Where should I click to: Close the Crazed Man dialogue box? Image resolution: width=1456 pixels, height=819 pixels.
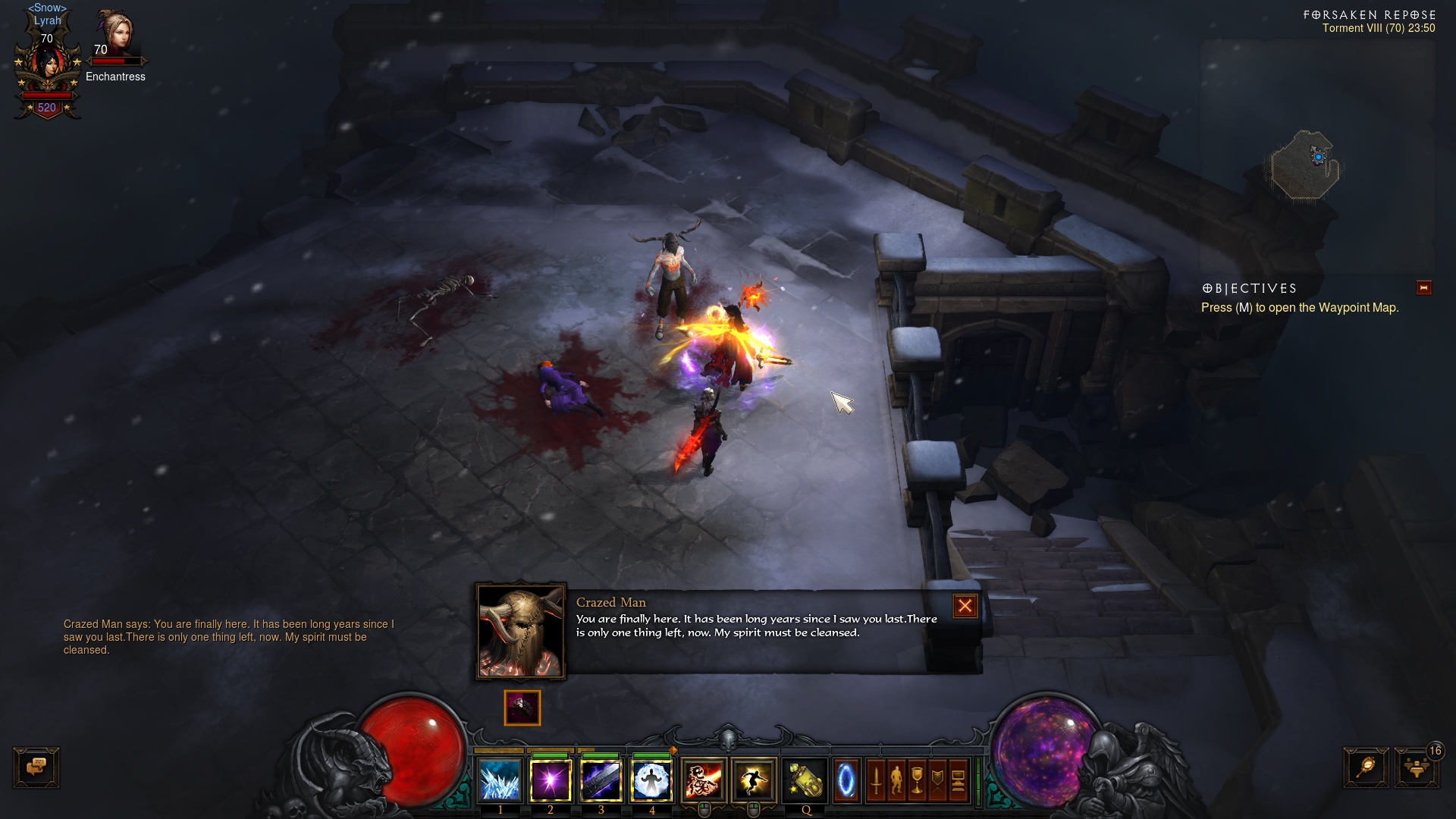tap(965, 606)
